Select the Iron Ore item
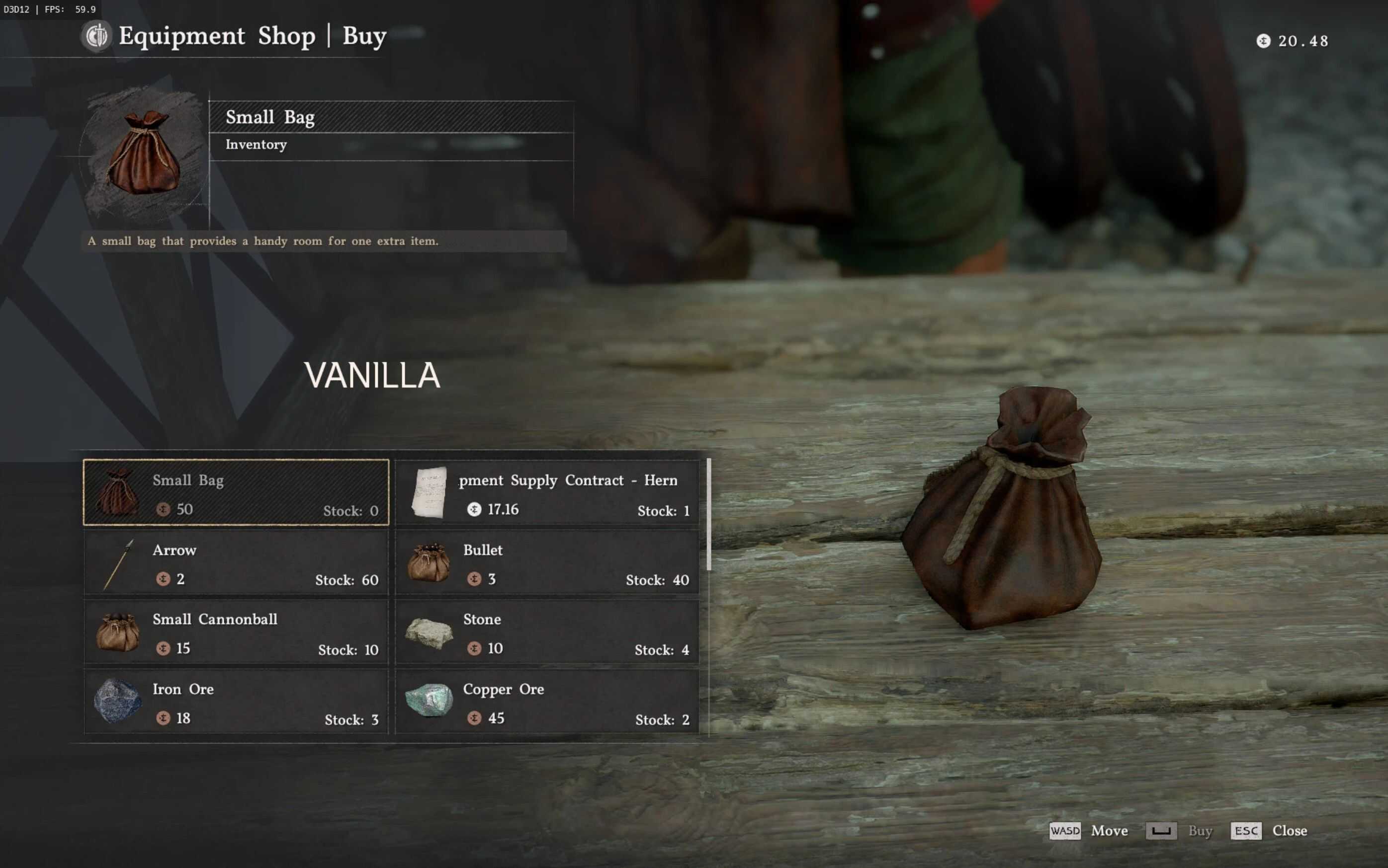This screenshot has height=868, width=1388. [x=236, y=702]
